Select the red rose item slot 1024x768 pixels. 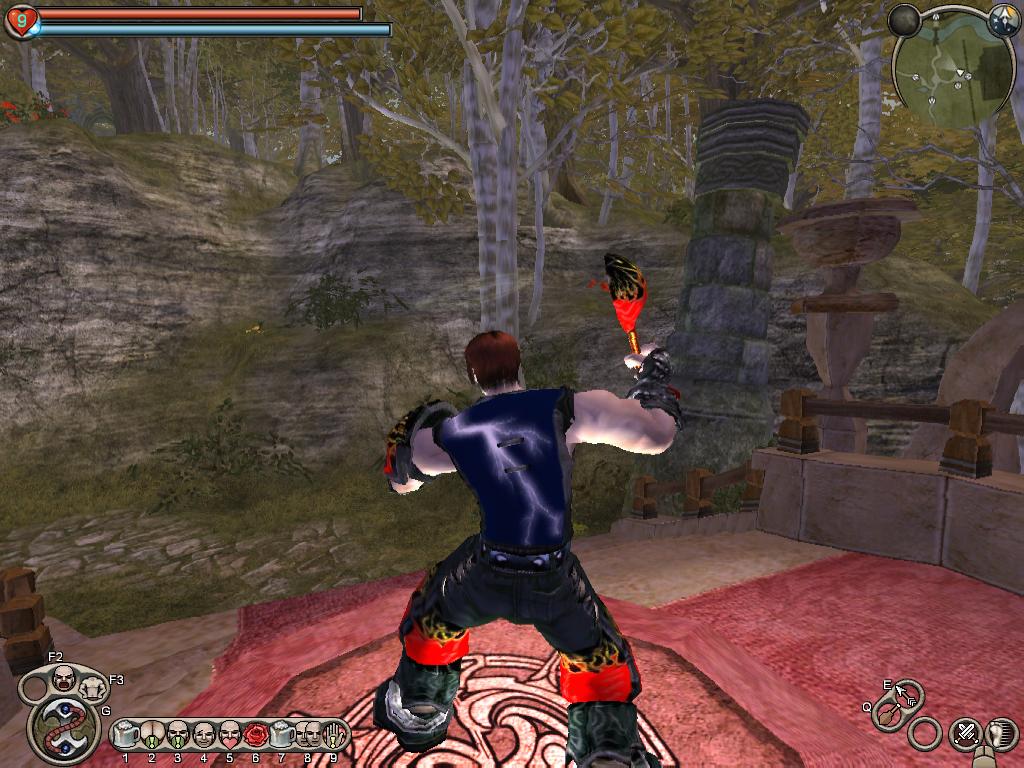[256, 735]
